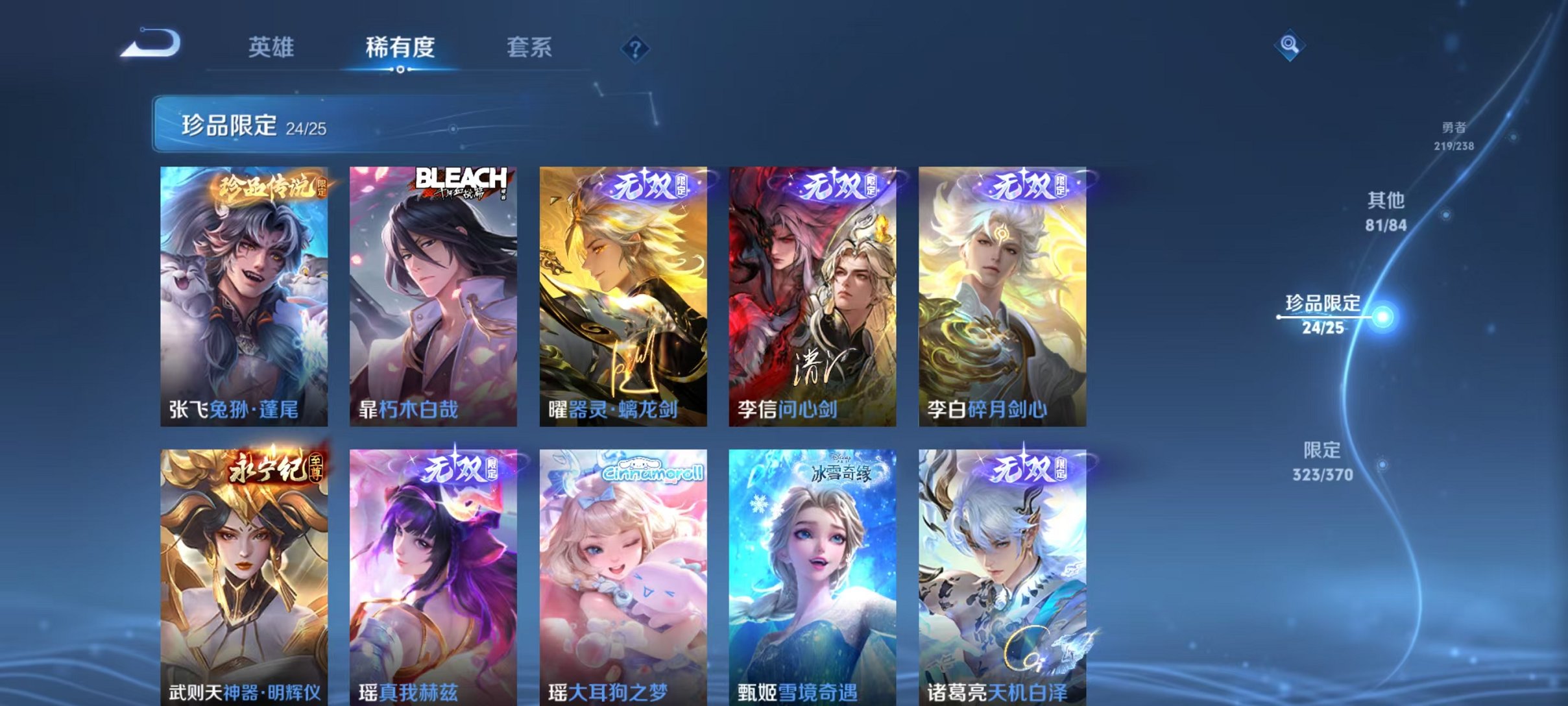This screenshot has height=706, width=1568.
Task: Switch to the 英雄 tab
Action: (x=272, y=47)
